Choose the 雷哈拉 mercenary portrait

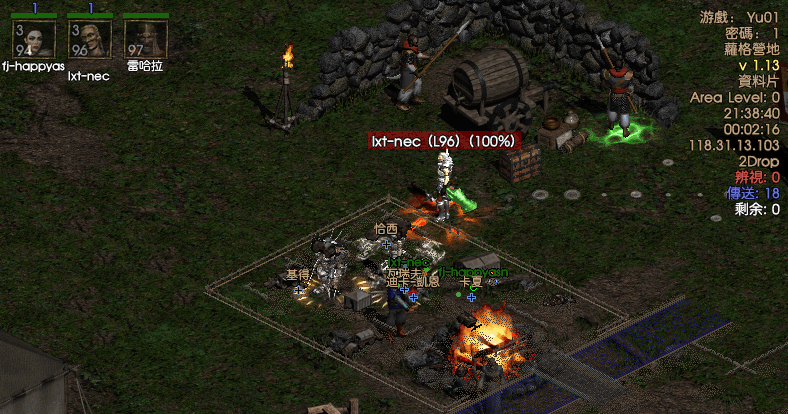[145, 39]
